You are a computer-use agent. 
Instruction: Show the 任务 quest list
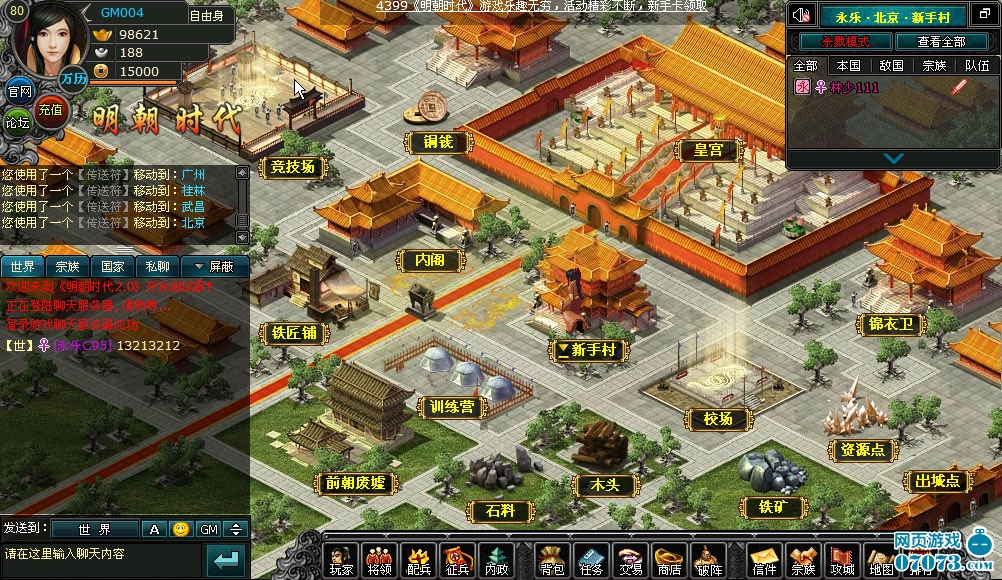point(592,561)
